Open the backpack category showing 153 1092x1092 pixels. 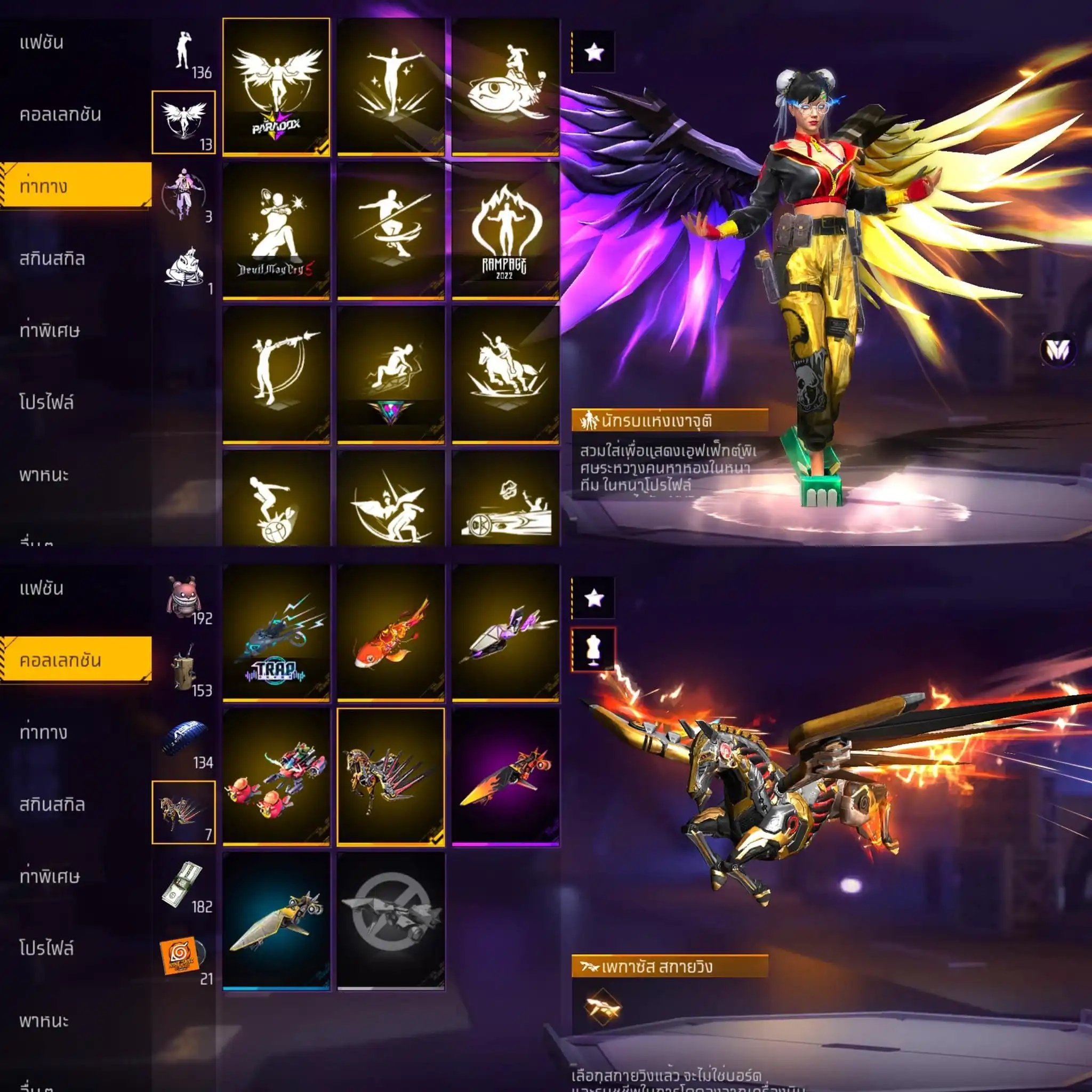pyautogui.click(x=184, y=670)
